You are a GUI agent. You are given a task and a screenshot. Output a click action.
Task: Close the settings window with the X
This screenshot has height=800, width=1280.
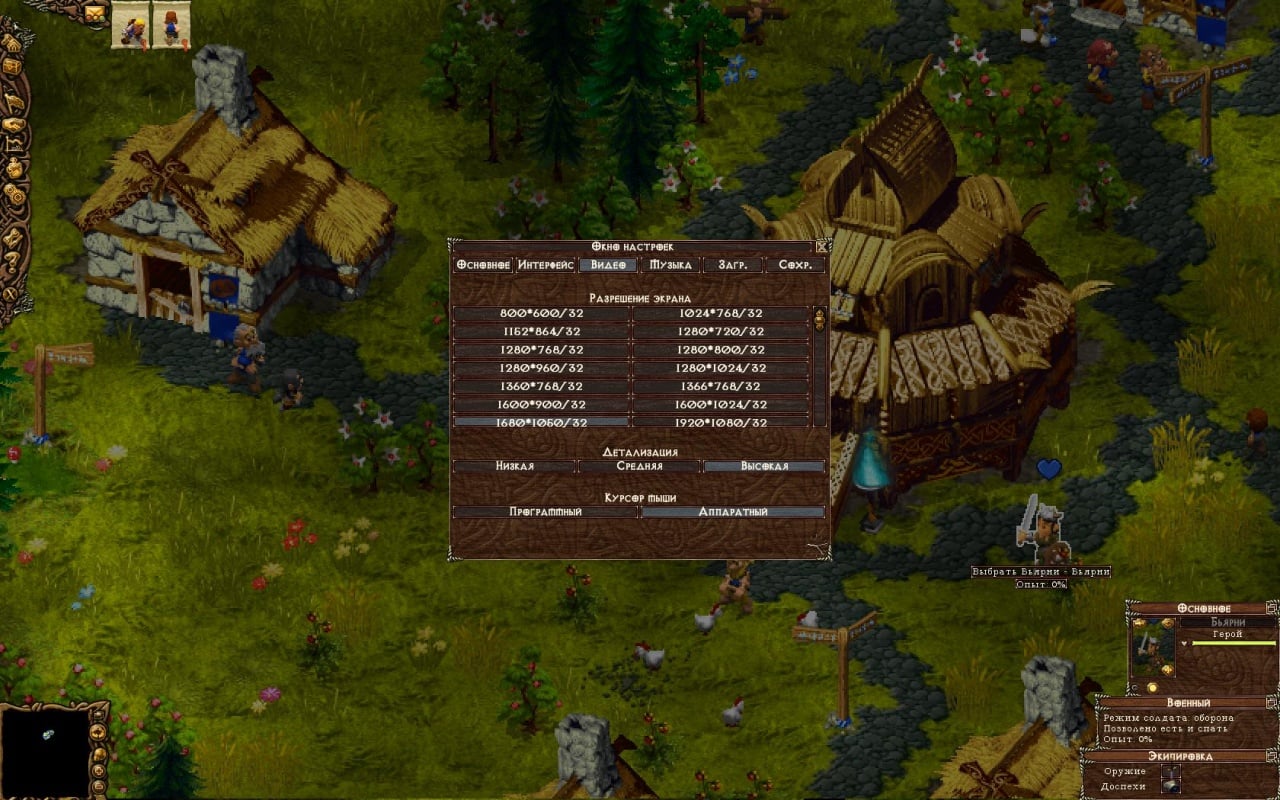[821, 246]
